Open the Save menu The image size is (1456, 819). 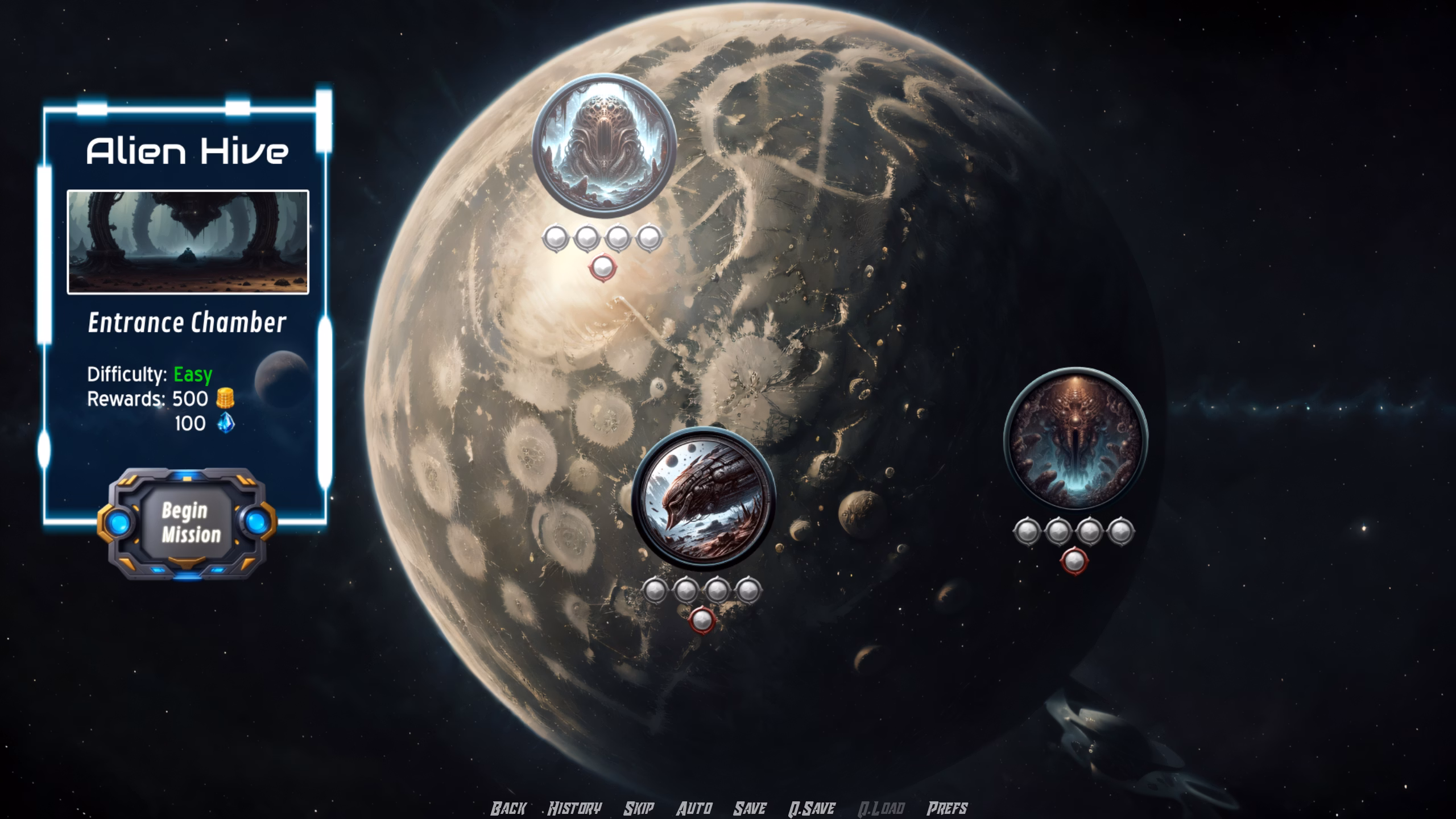tap(750, 808)
